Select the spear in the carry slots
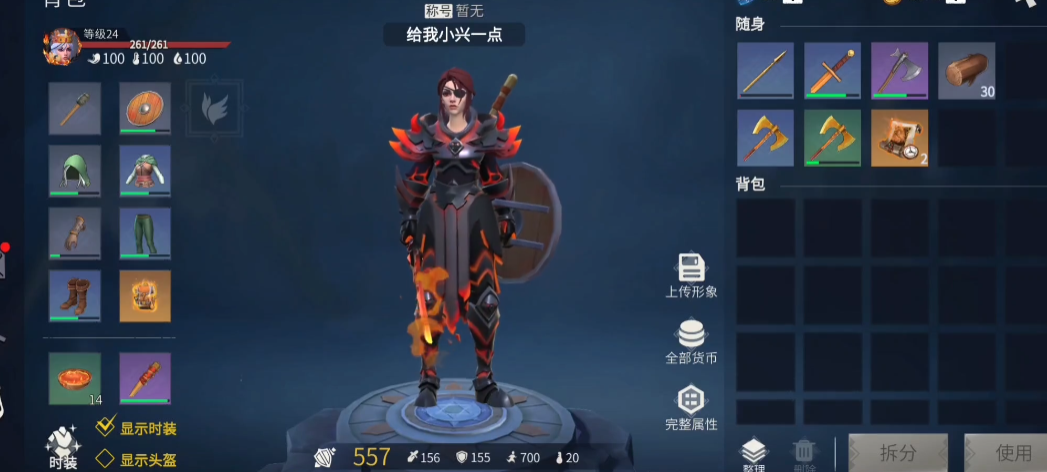Screen dimensions: 1047x472 [x=765, y=71]
